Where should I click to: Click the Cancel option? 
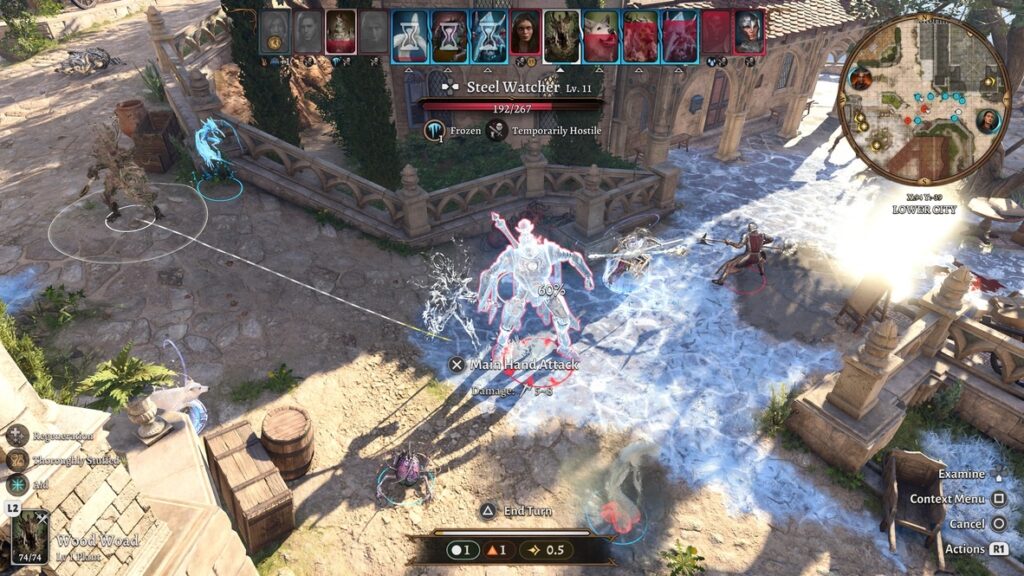[x=998, y=523]
